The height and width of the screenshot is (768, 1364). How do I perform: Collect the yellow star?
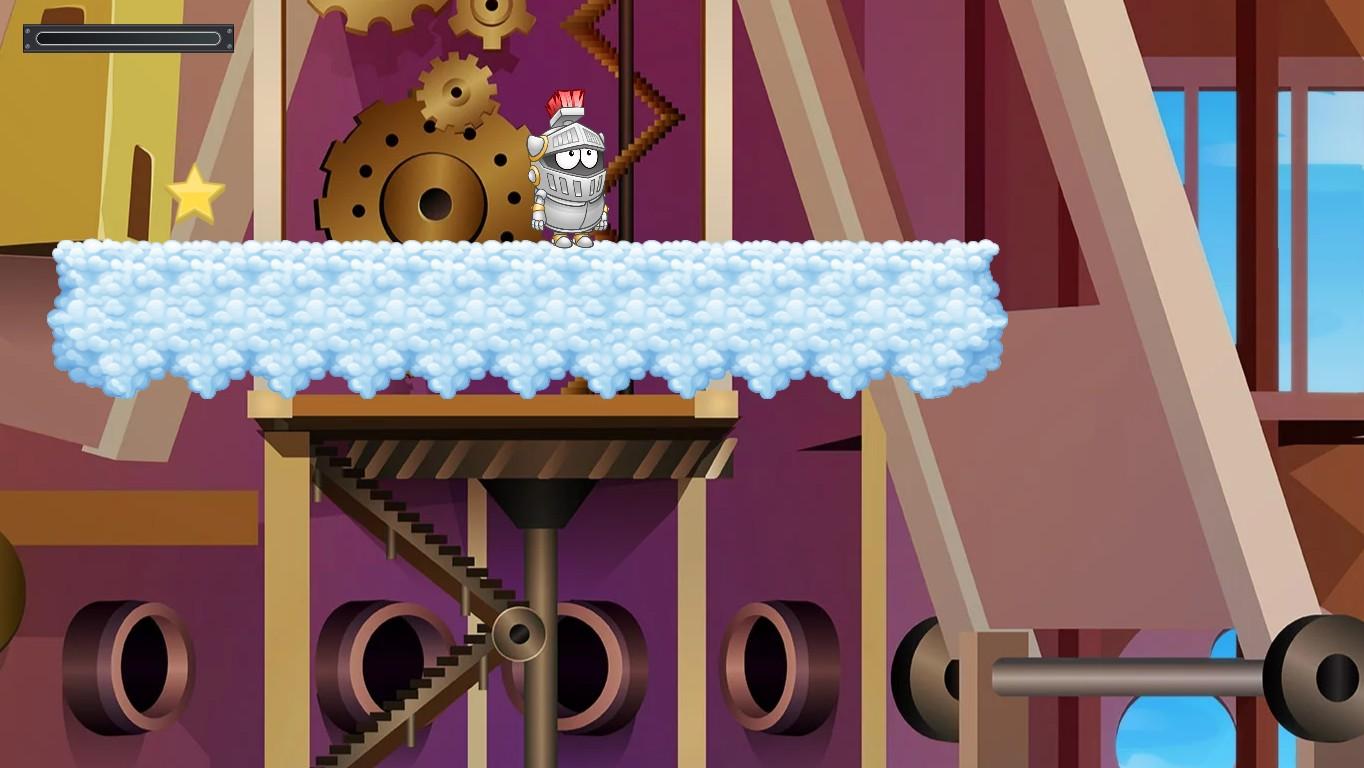196,197
